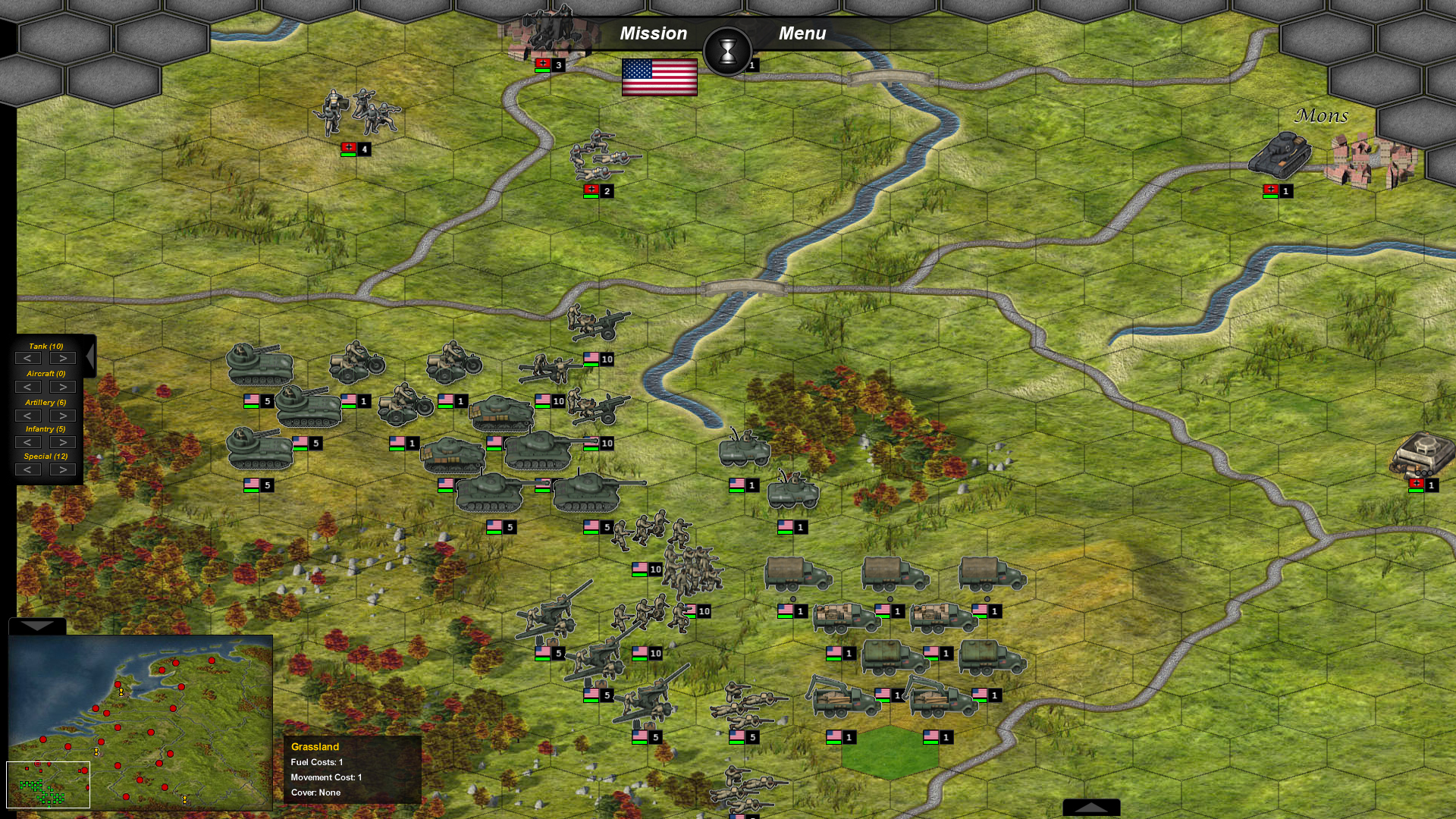The image size is (1456, 819).
Task: Step to the next Tank unit
Action: tap(62, 357)
